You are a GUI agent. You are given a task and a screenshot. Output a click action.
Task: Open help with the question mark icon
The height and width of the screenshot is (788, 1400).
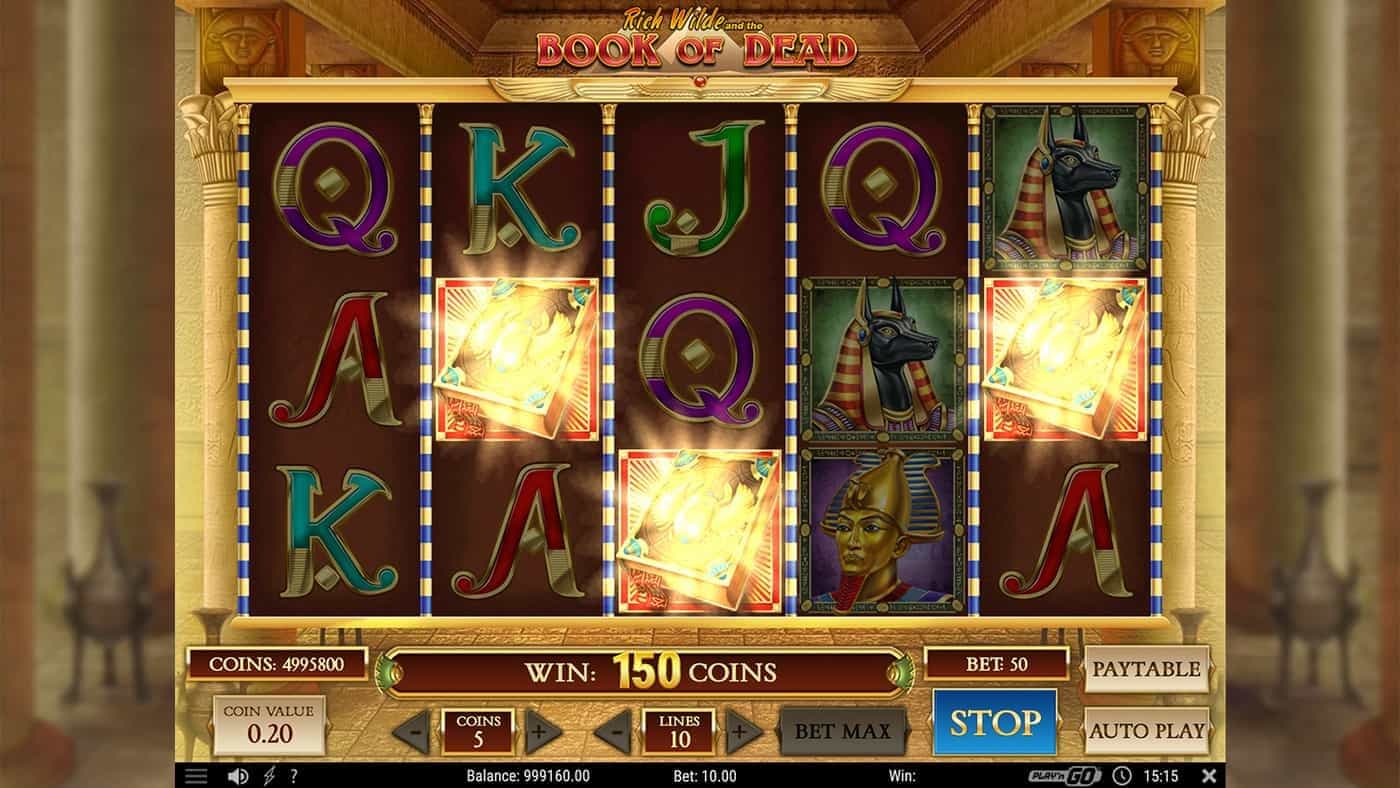pyautogui.click(x=294, y=776)
